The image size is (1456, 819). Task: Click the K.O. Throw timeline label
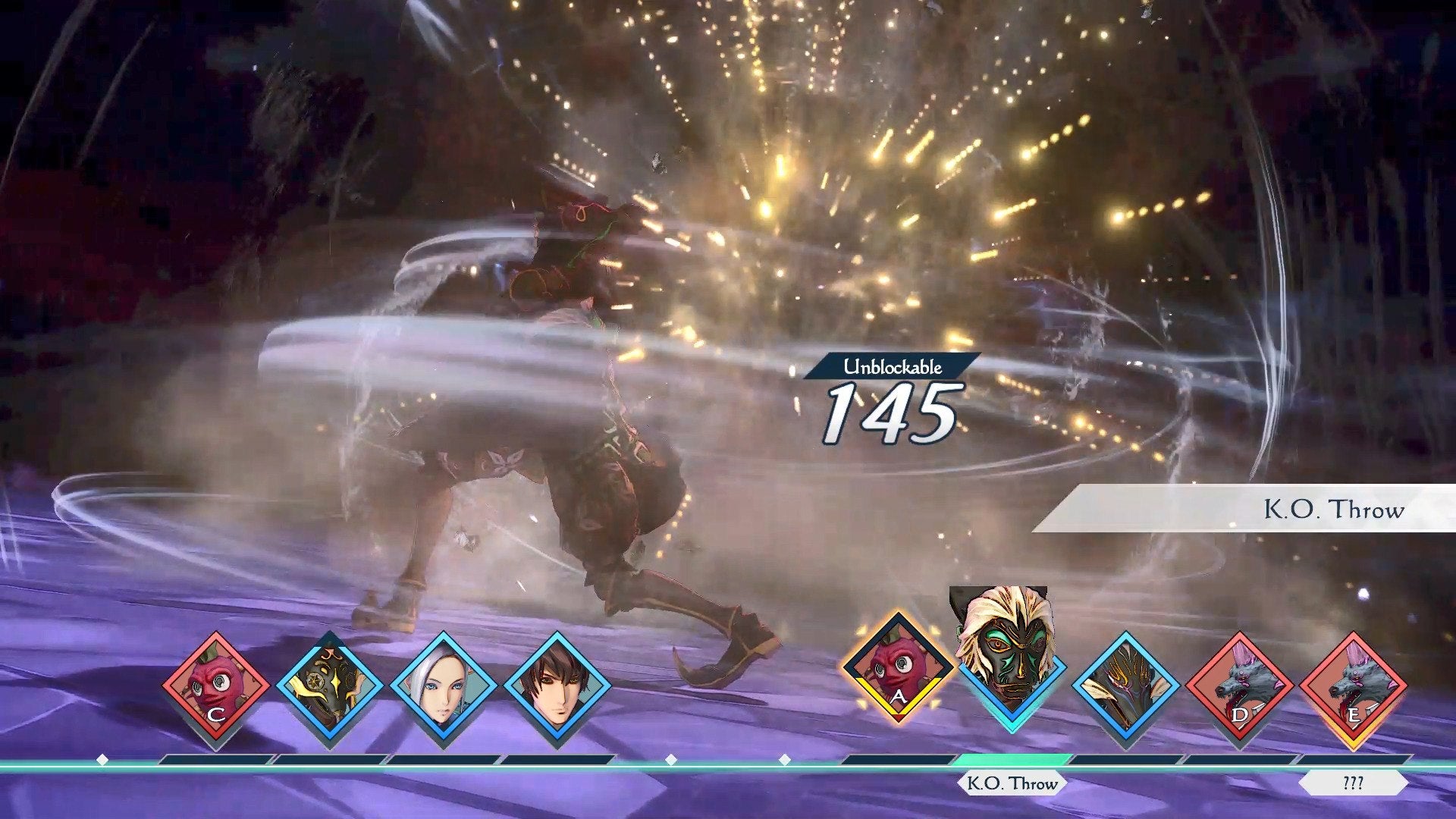(1012, 783)
